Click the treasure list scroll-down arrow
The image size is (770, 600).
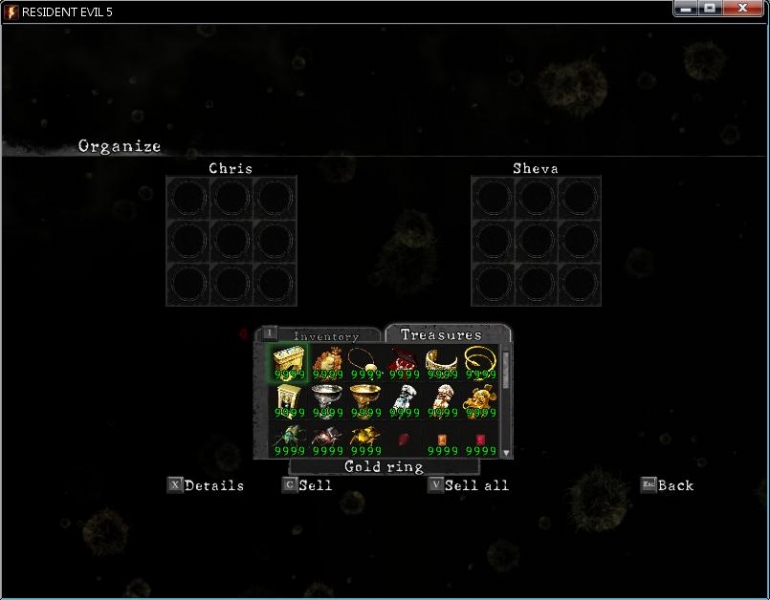507,452
